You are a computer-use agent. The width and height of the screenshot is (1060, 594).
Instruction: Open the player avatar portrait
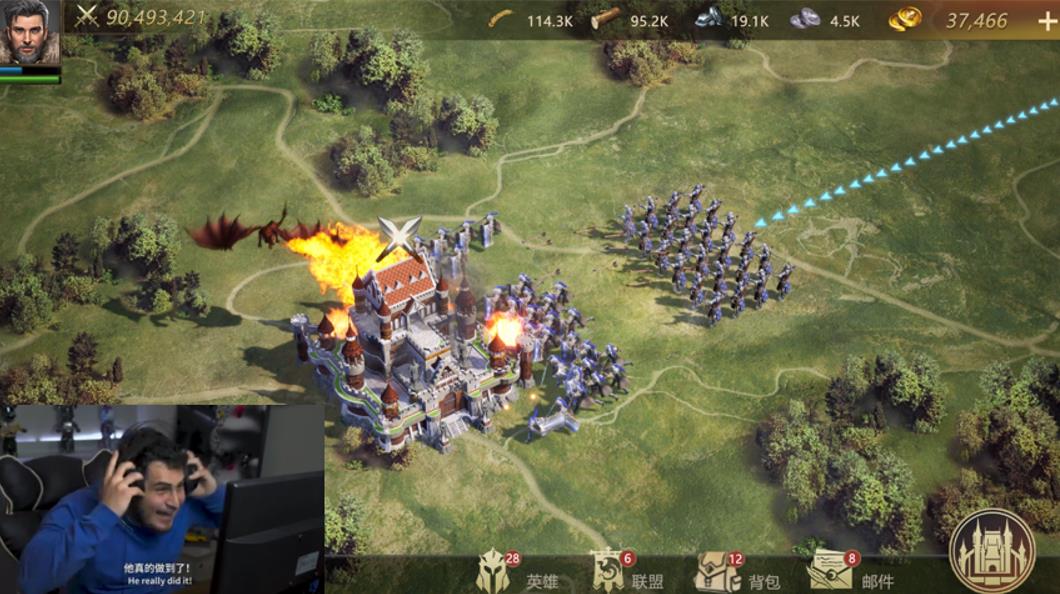30,34
